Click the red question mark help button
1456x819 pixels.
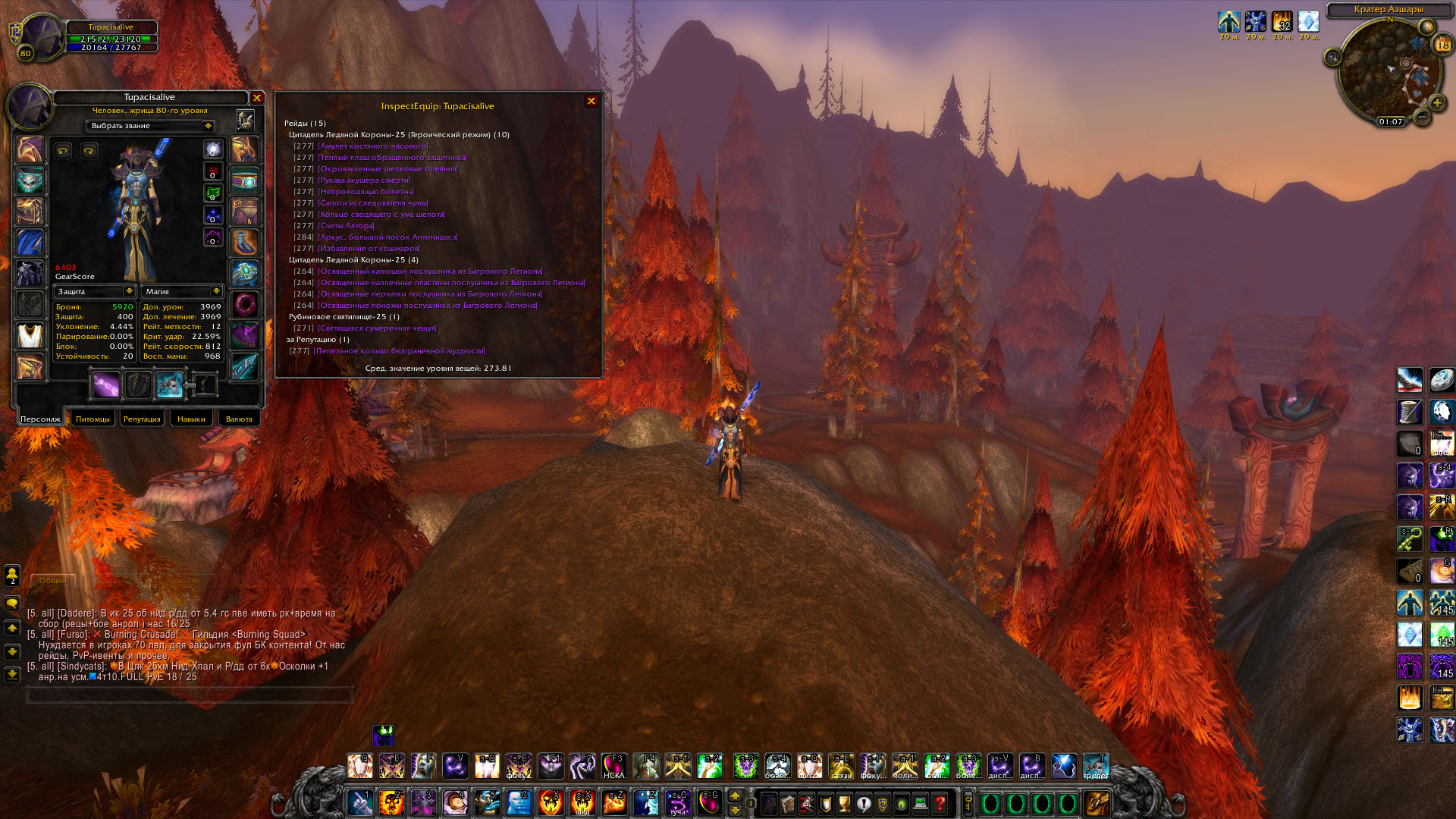pyautogui.click(x=940, y=803)
